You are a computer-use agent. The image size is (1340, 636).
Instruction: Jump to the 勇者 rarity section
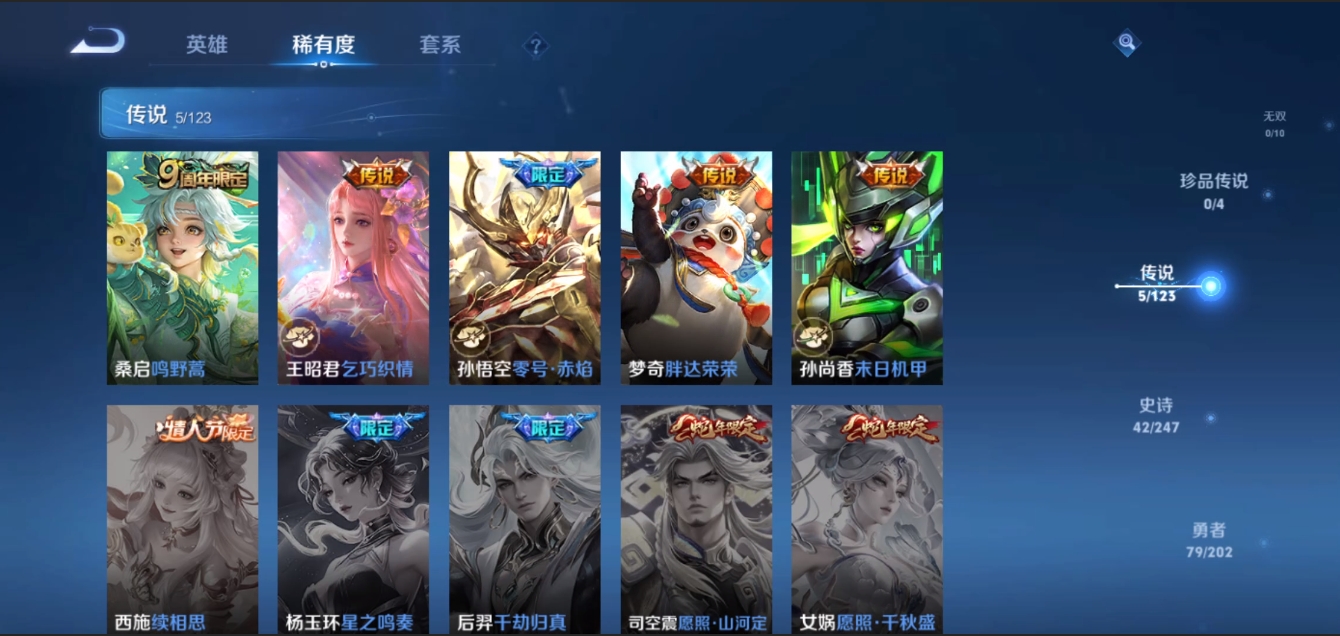(x=1209, y=540)
